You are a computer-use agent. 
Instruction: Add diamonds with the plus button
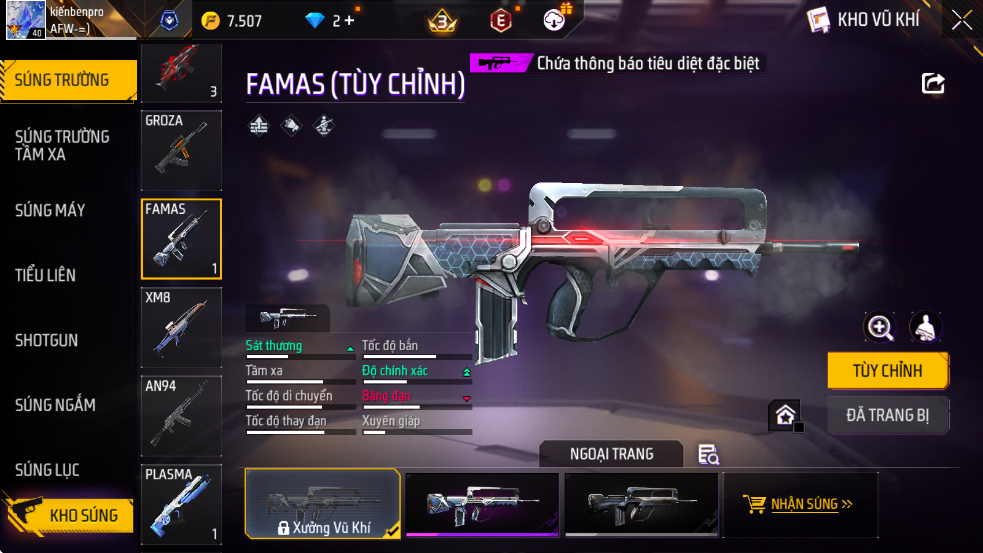[x=349, y=20]
